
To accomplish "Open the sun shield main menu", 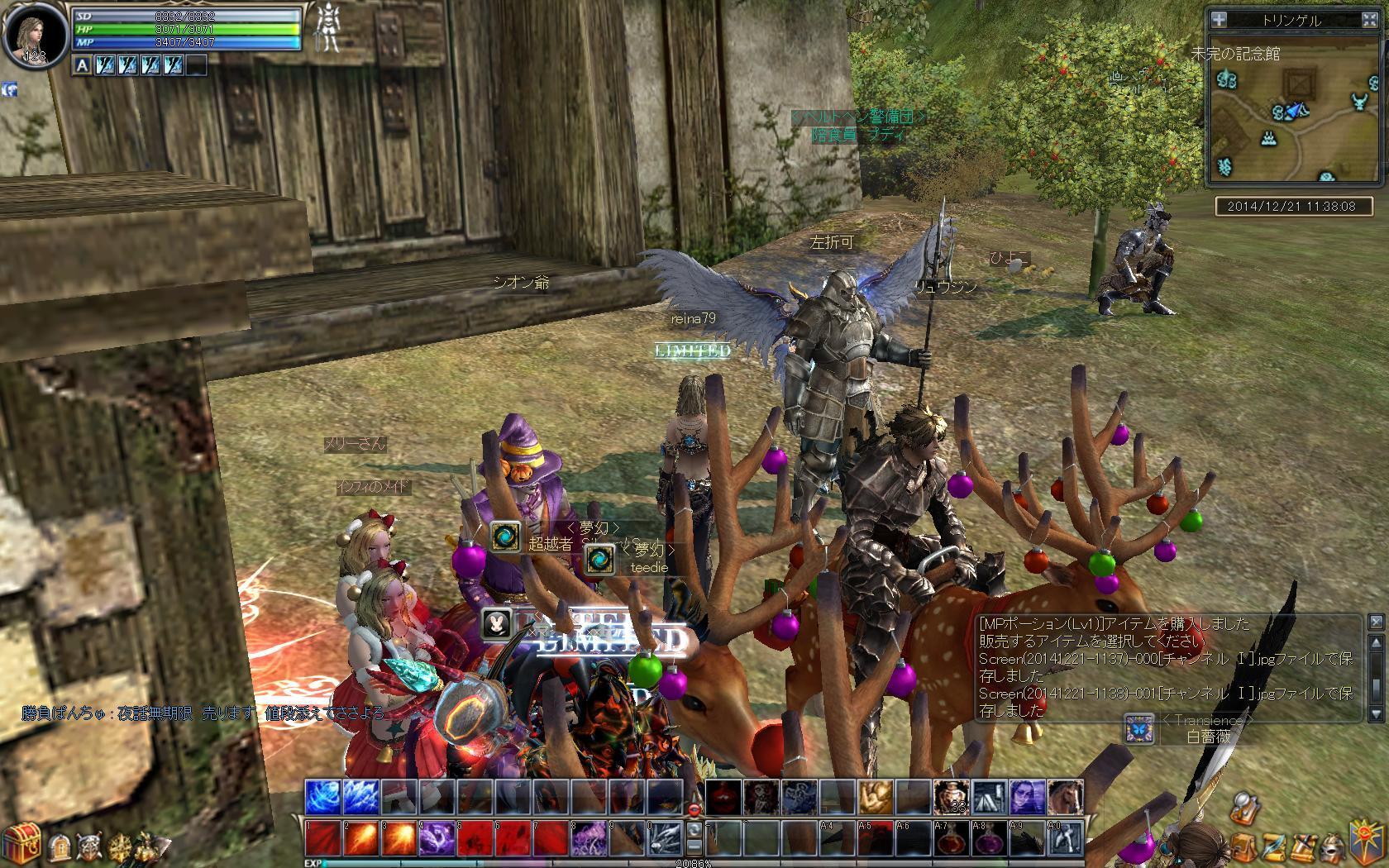I will point(1364,840).
